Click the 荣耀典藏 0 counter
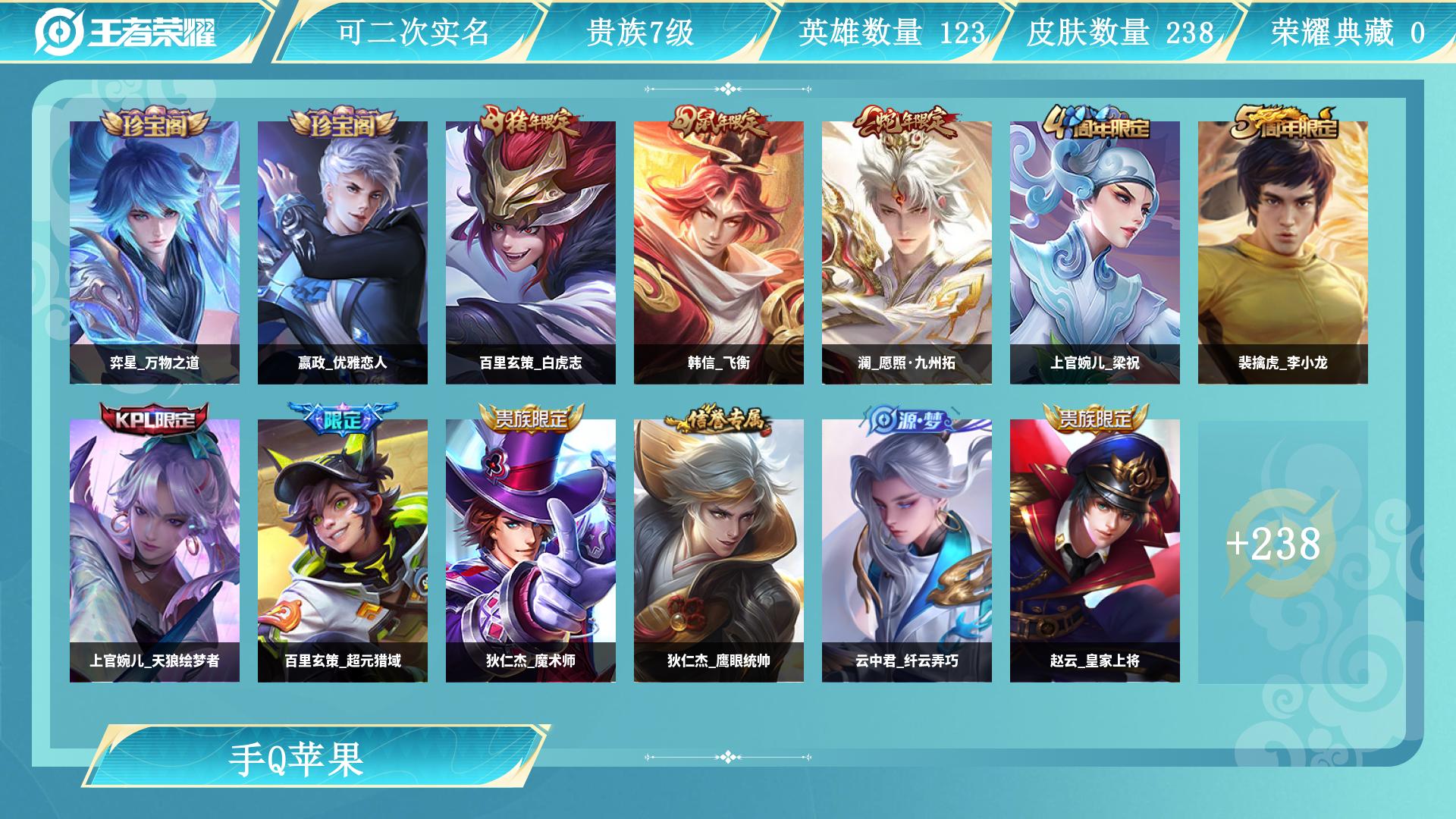 point(1357,32)
